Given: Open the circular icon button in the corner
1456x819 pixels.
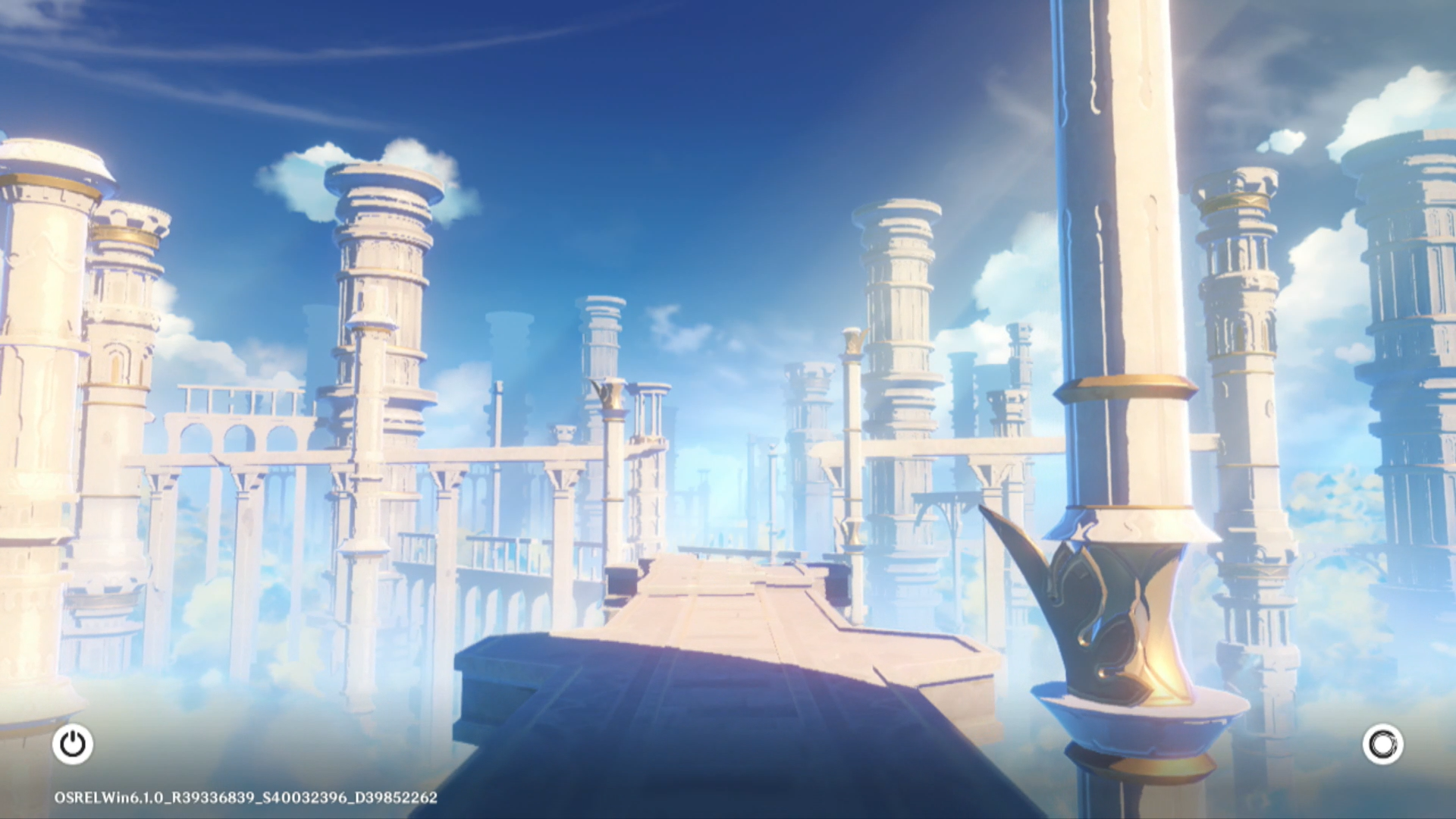Looking at the screenshot, I should [1382, 744].
